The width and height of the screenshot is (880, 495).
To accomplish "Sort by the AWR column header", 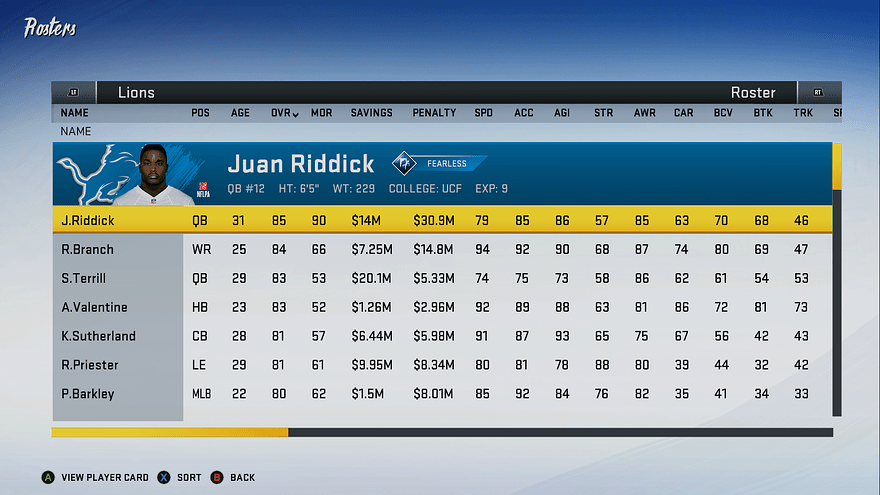I will coord(644,113).
